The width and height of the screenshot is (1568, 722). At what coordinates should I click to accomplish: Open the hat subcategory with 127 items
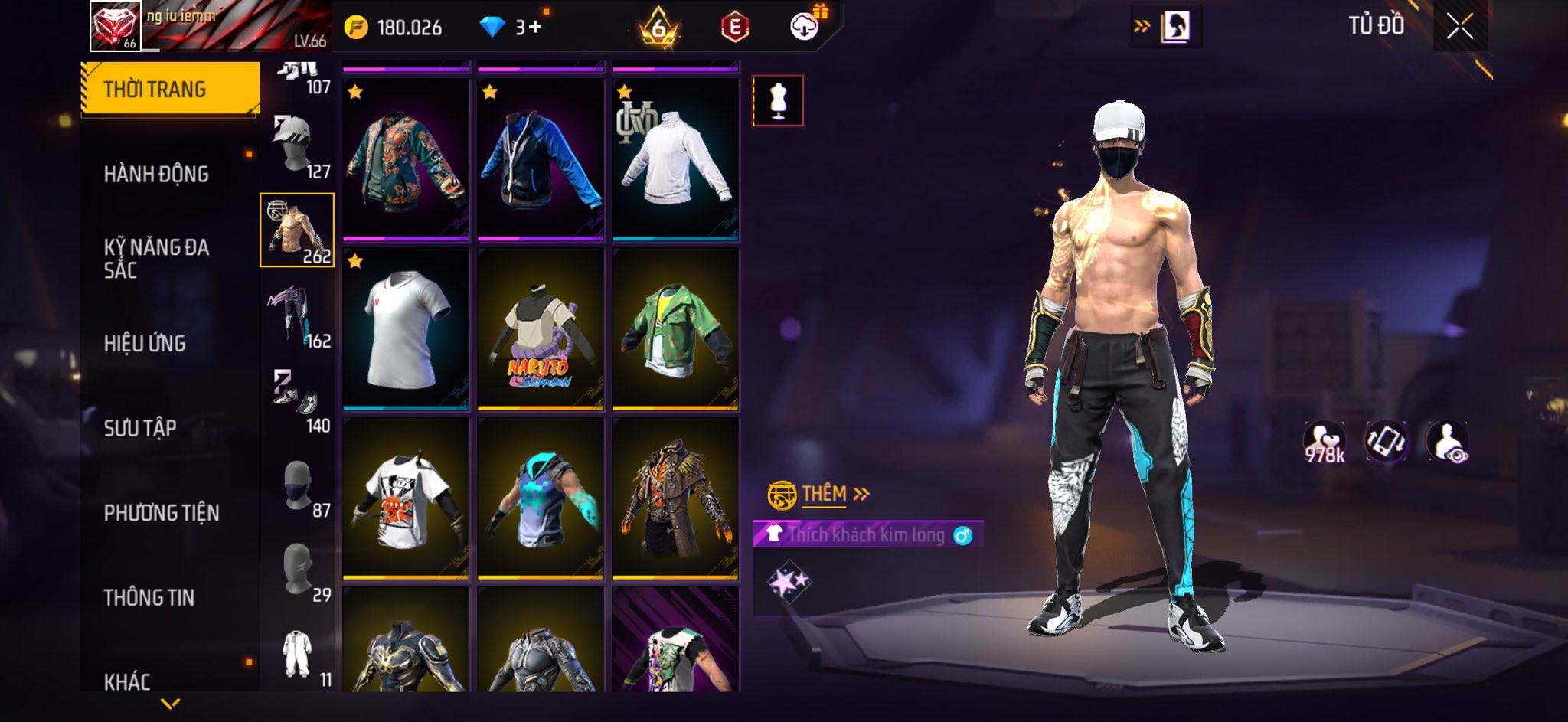[x=298, y=145]
